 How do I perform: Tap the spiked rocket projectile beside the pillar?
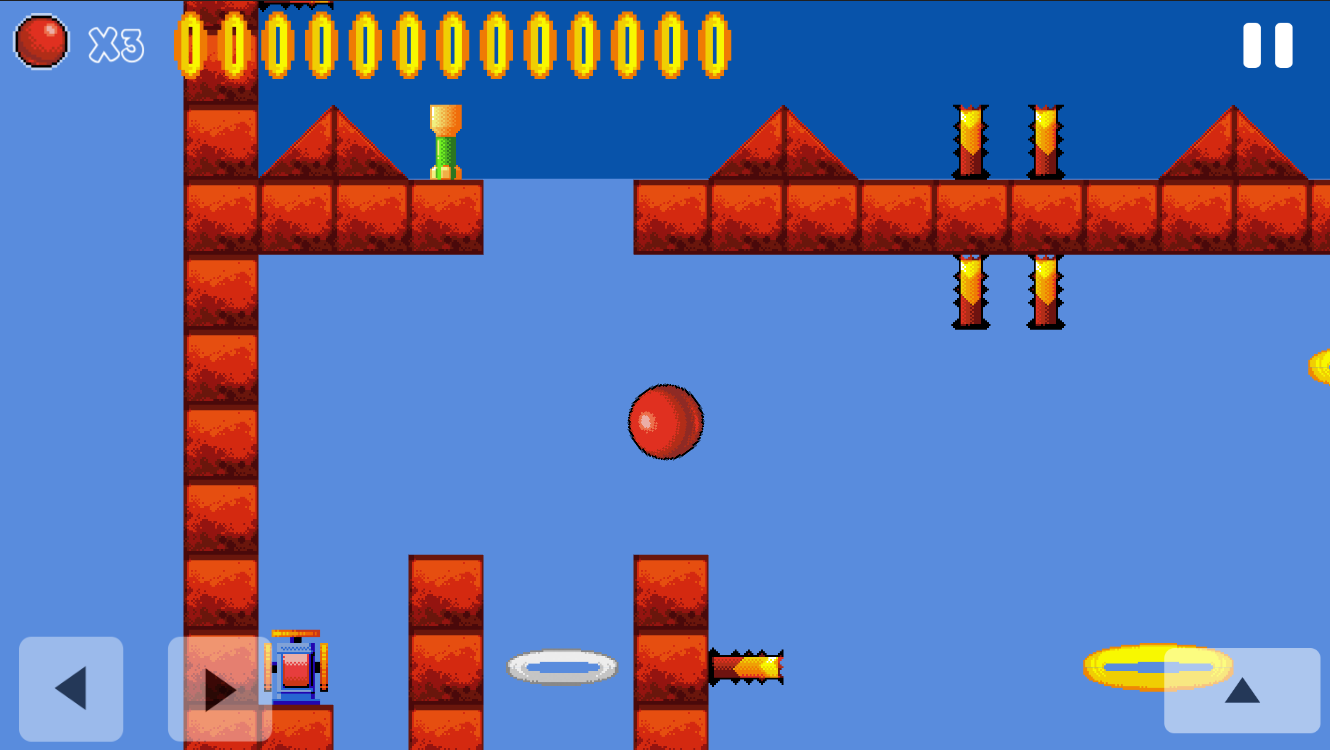745,665
